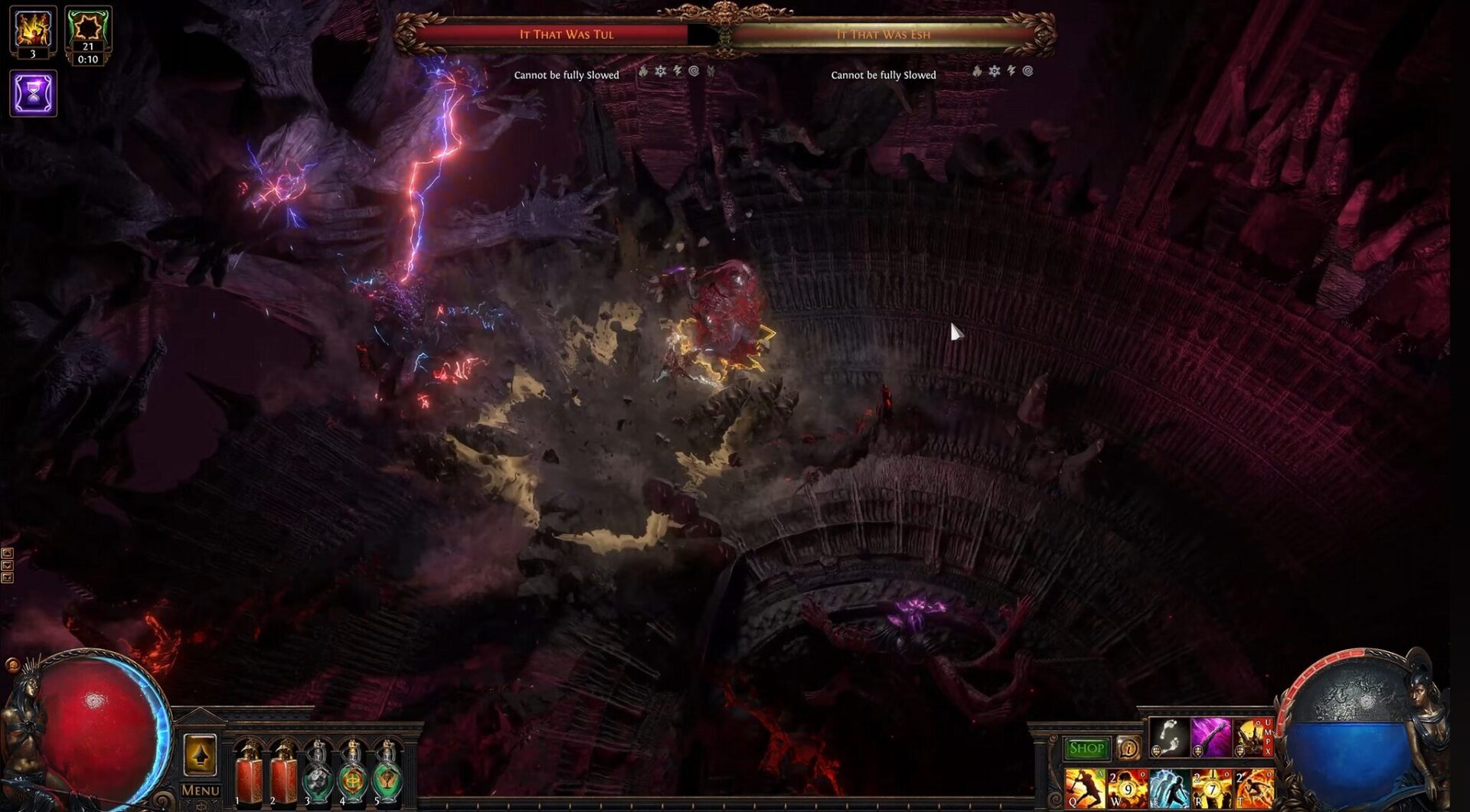The width and height of the screenshot is (1470, 812).
Task: Use the green flask with silver skull emblem
Action: (x=317, y=774)
